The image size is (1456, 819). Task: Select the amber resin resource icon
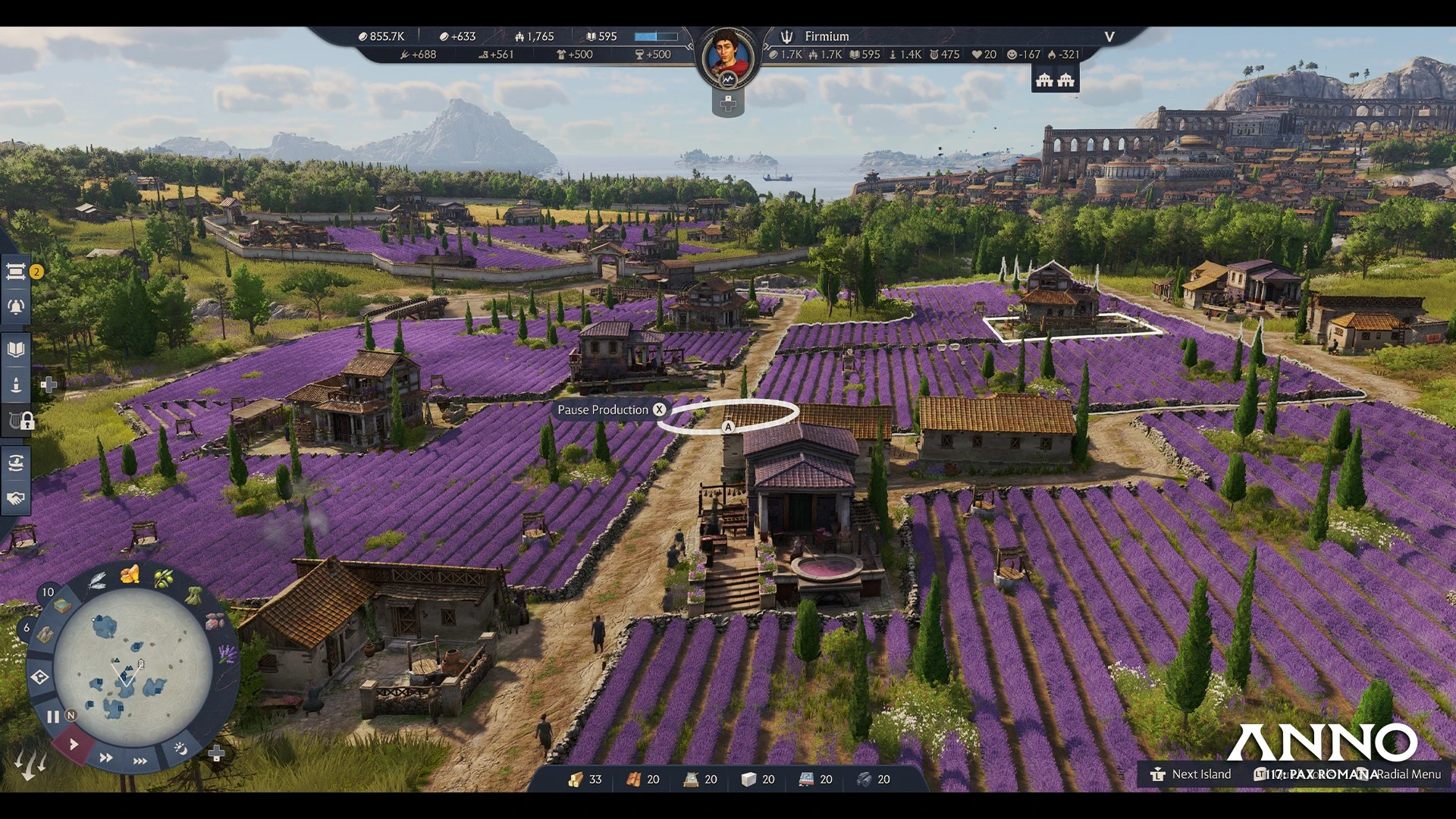(x=130, y=574)
